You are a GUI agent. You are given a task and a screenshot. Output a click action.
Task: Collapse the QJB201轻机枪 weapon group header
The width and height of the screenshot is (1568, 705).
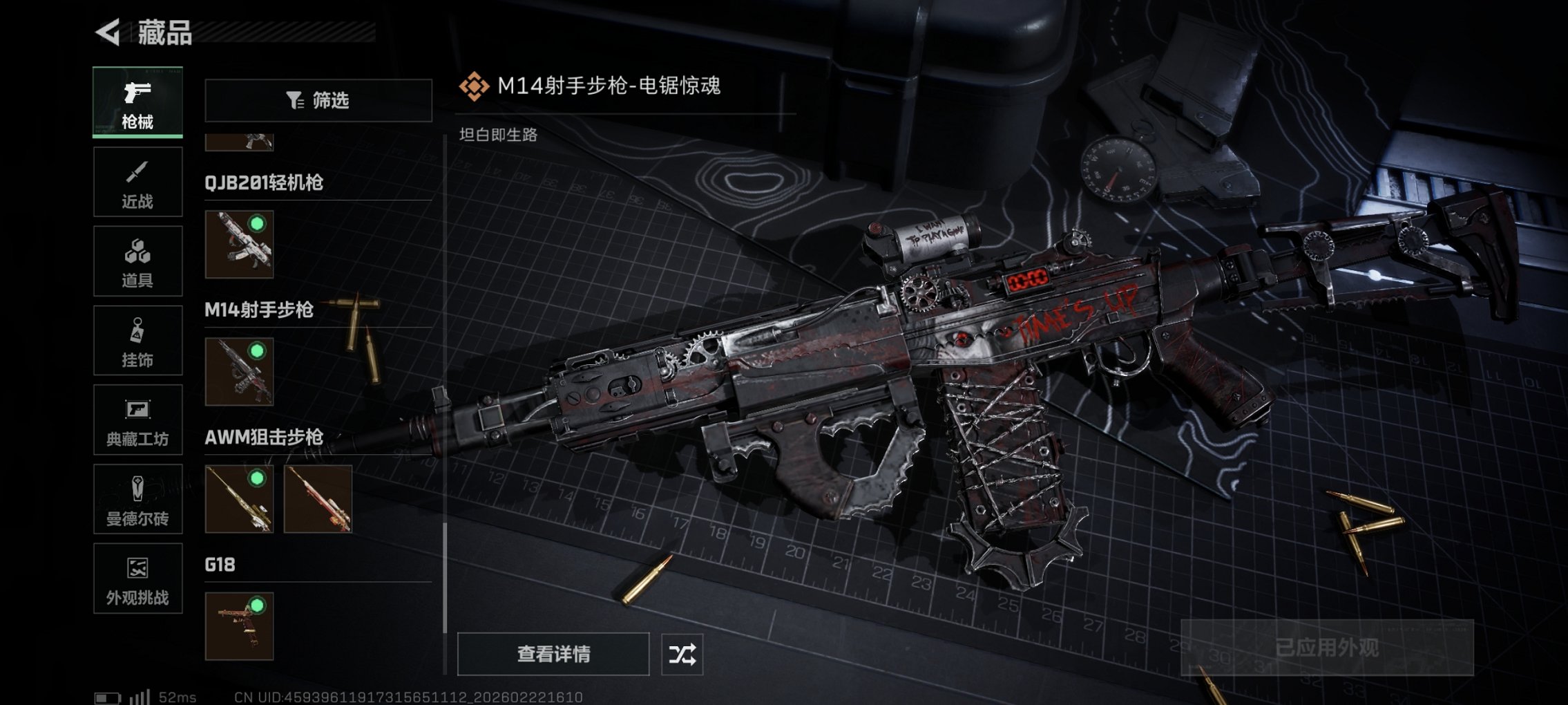[x=268, y=182]
